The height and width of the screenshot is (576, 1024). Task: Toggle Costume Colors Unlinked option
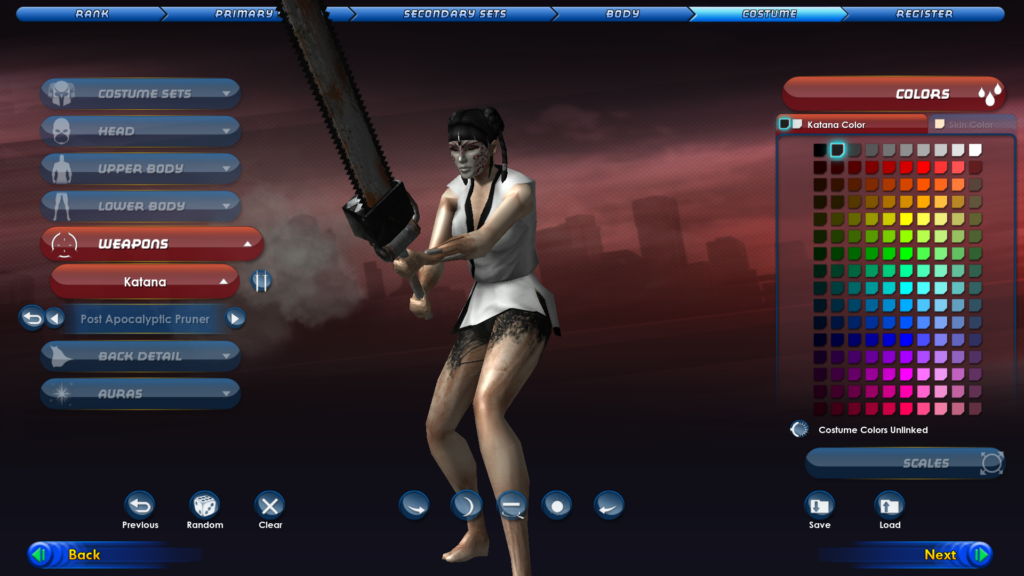tap(799, 430)
